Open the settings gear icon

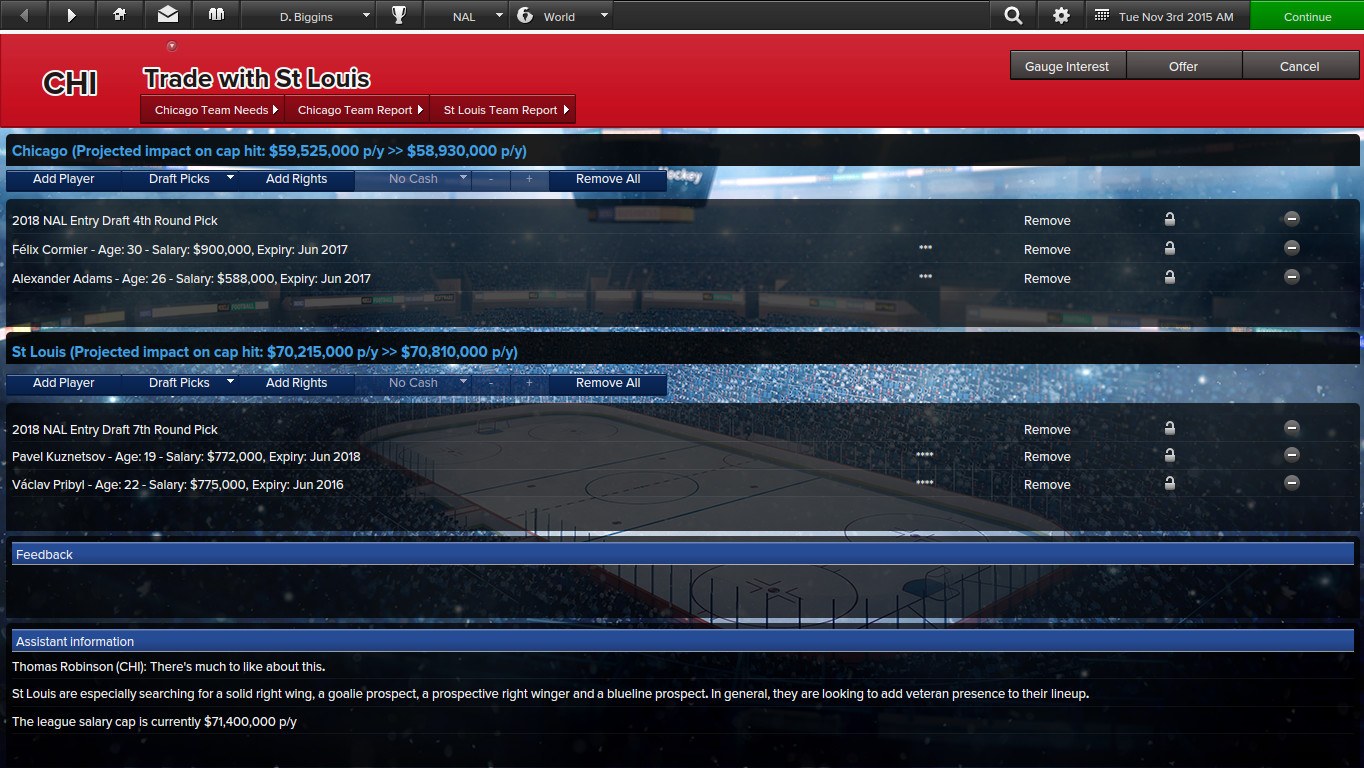pyautogui.click(x=1060, y=14)
